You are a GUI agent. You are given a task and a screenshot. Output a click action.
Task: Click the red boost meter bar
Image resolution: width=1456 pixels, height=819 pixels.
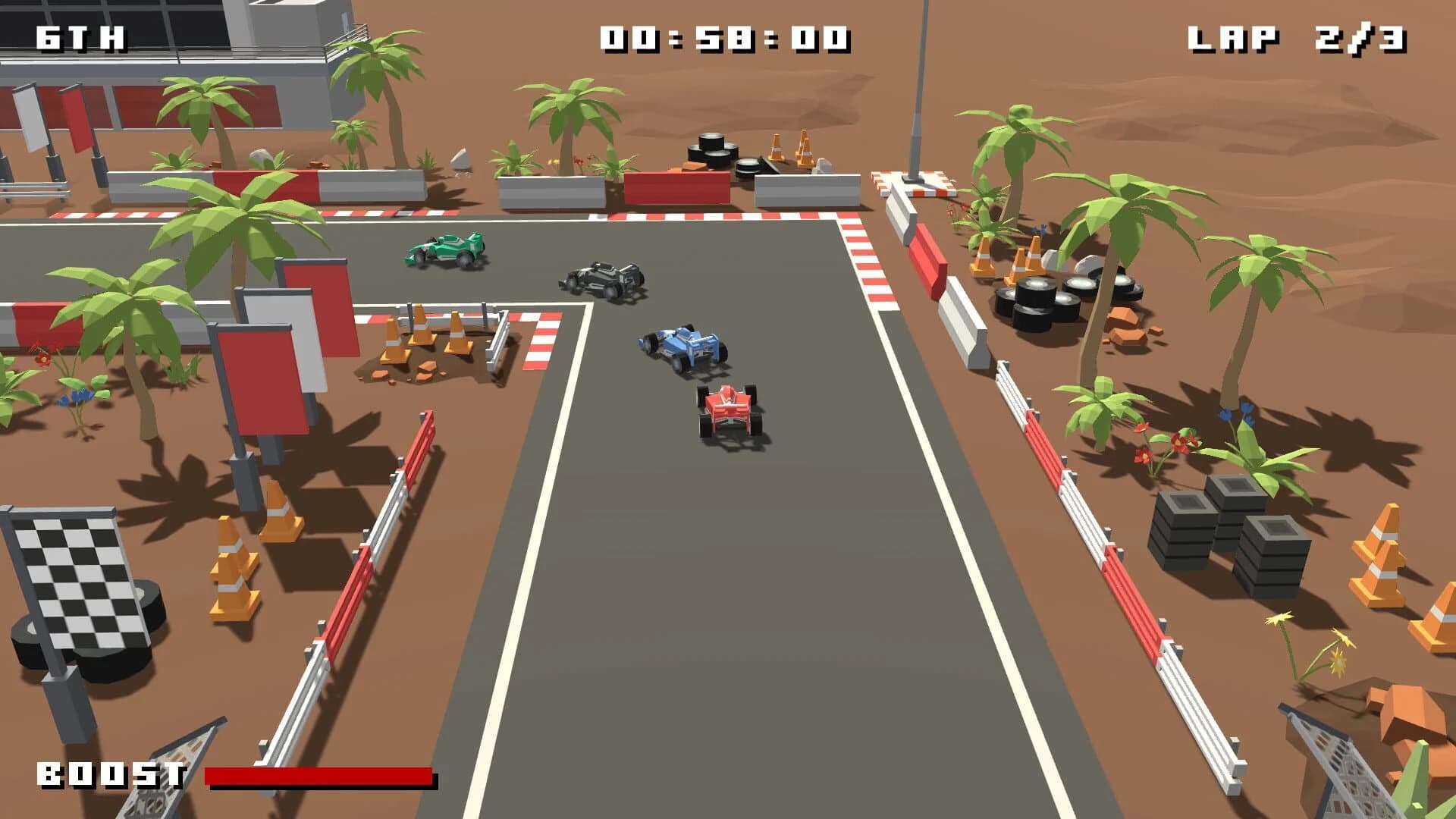click(318, 775)
